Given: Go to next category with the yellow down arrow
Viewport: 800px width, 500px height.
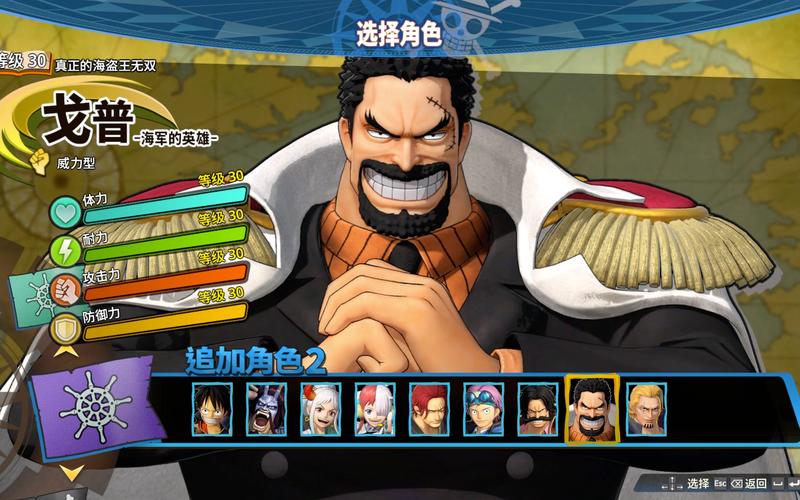Looking at the screenshot, I should pyautogui.click(x=71, y=471).
